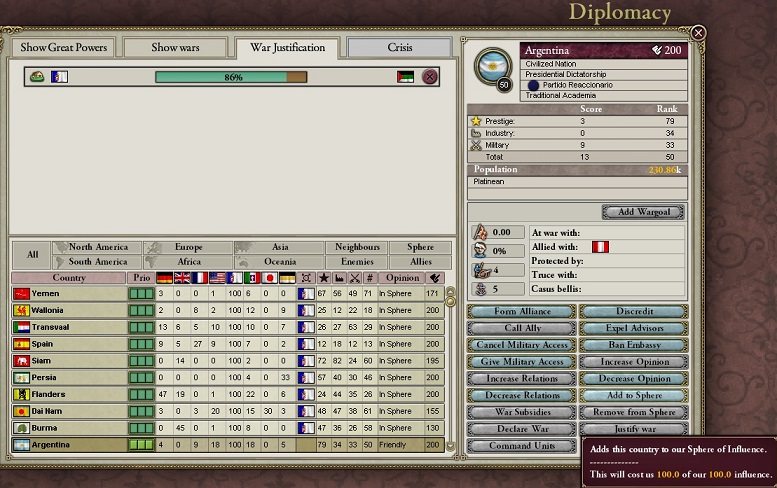Click the Add Wargoal button
777x488 pixels.
click(643, 212)
